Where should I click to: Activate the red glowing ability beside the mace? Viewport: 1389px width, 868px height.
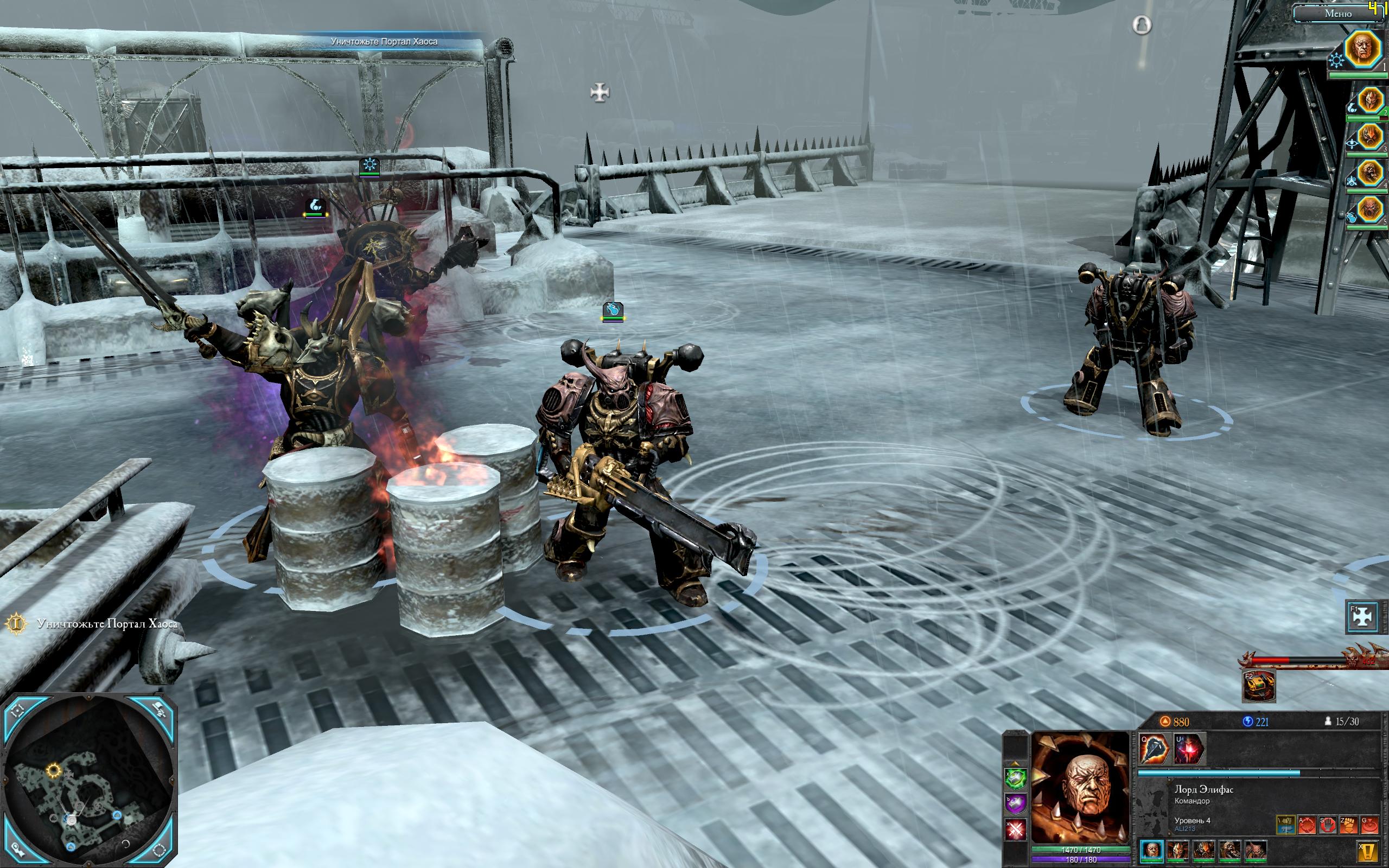tap(1189, 749)
